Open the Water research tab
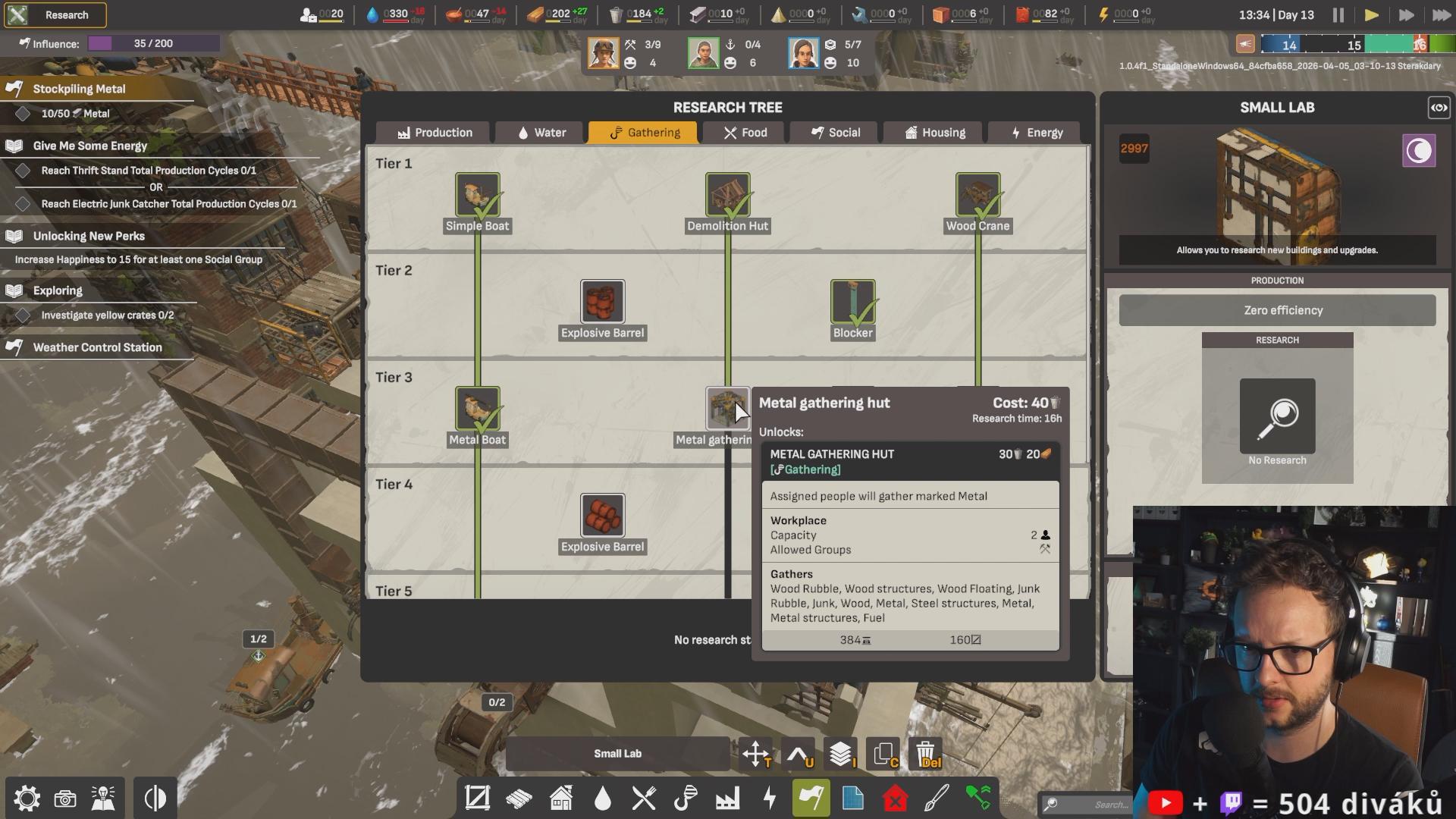The height and width of the screenshot is (819, 1456). [x=541, y=133]
